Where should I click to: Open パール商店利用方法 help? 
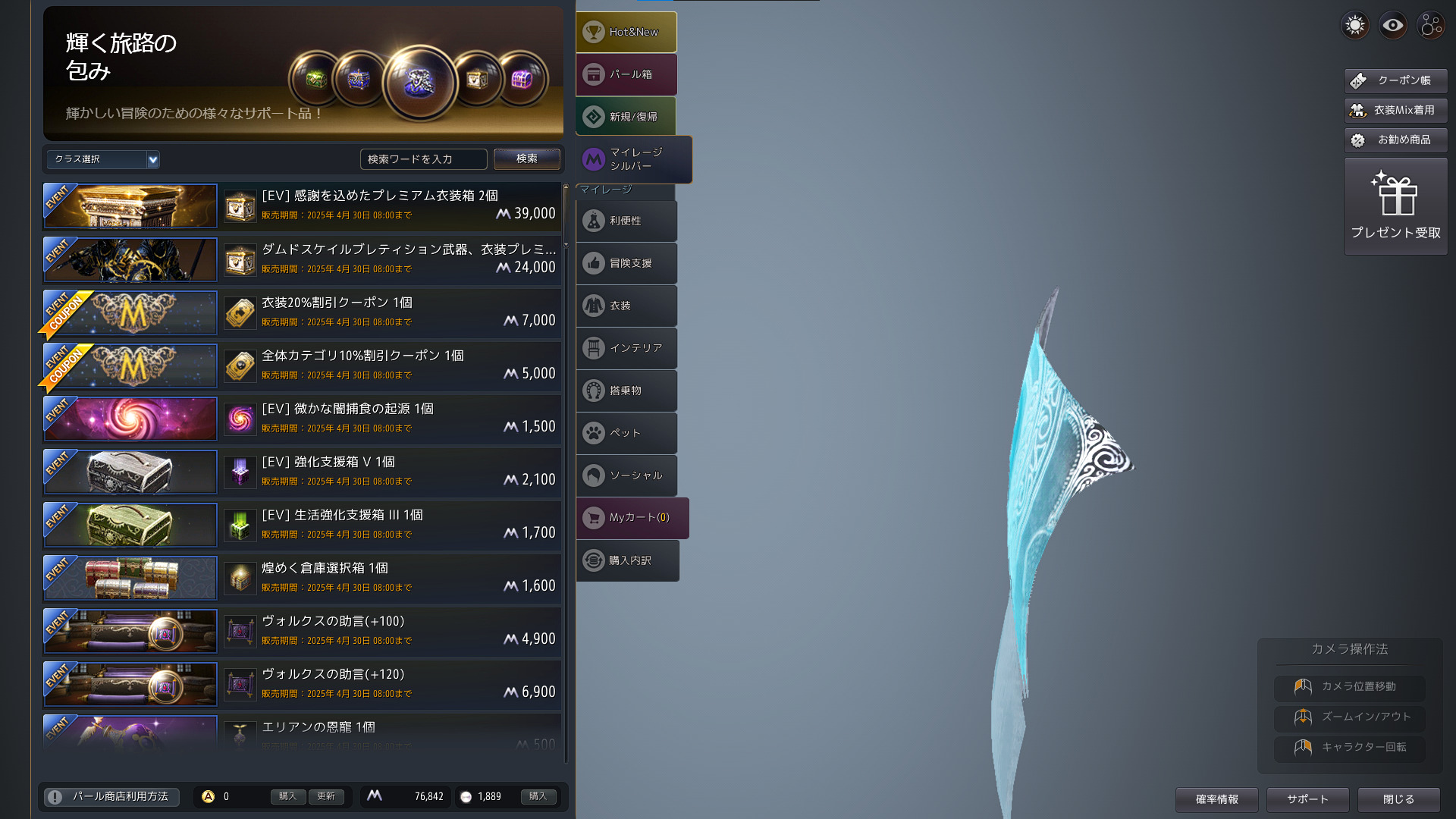click(x=111, y=796)
